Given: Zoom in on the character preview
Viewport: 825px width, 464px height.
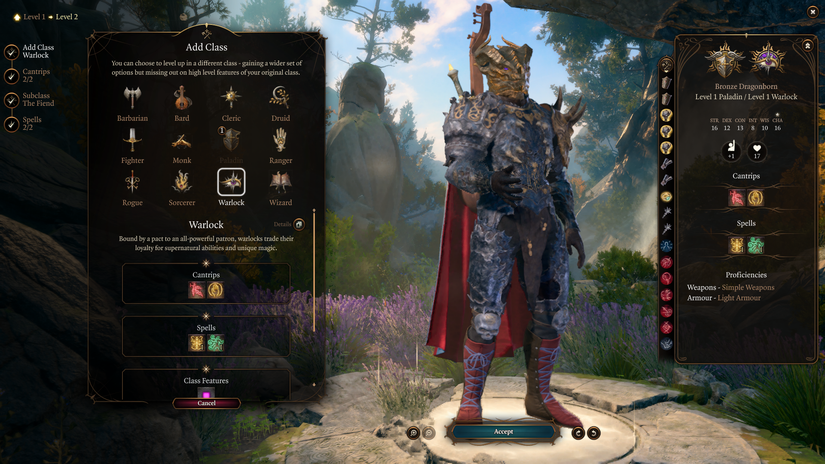Looking at the screenshot, I should click(x=413, y=432).
